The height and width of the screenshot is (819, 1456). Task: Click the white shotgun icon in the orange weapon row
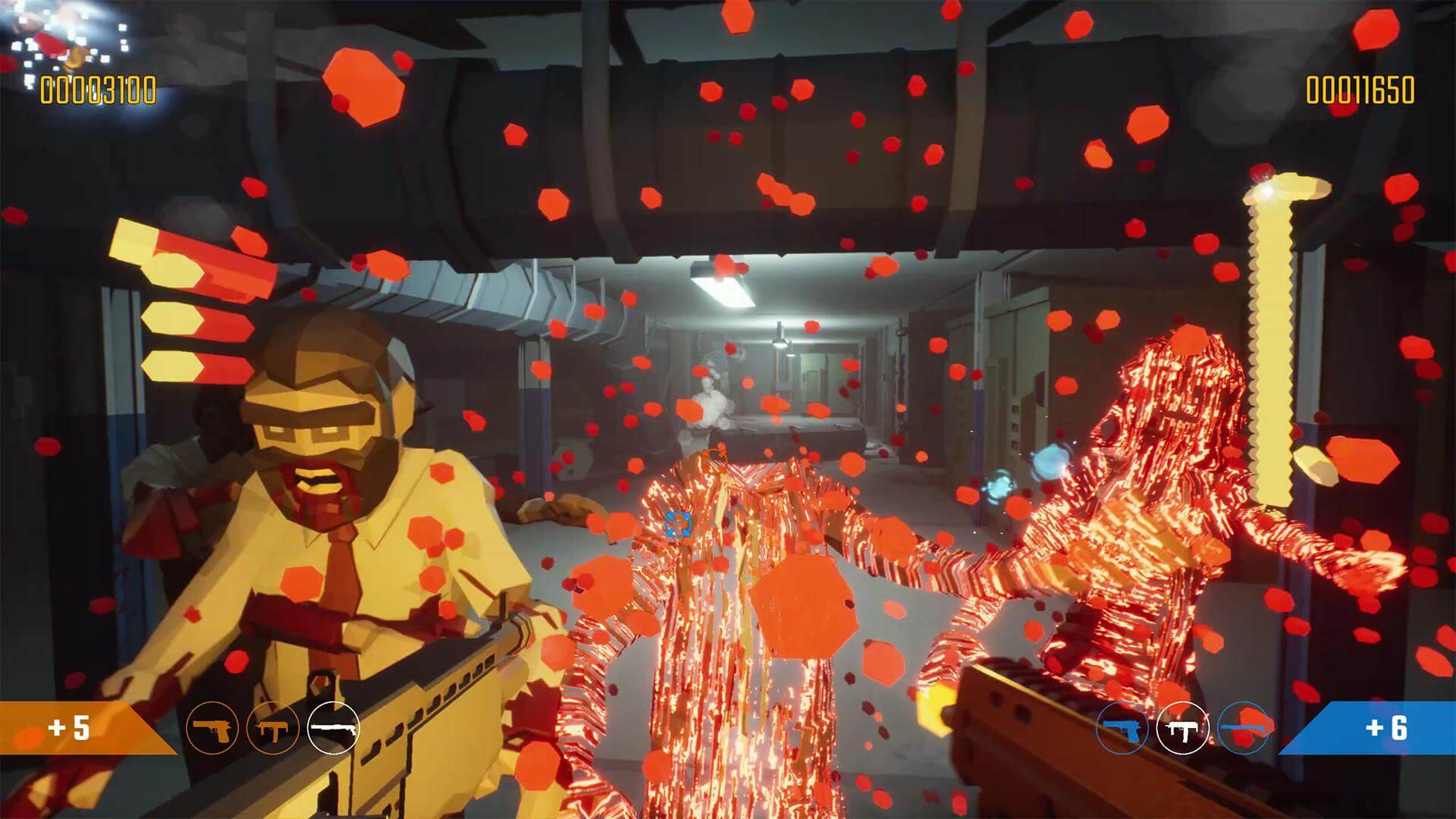tap(333, 728)
